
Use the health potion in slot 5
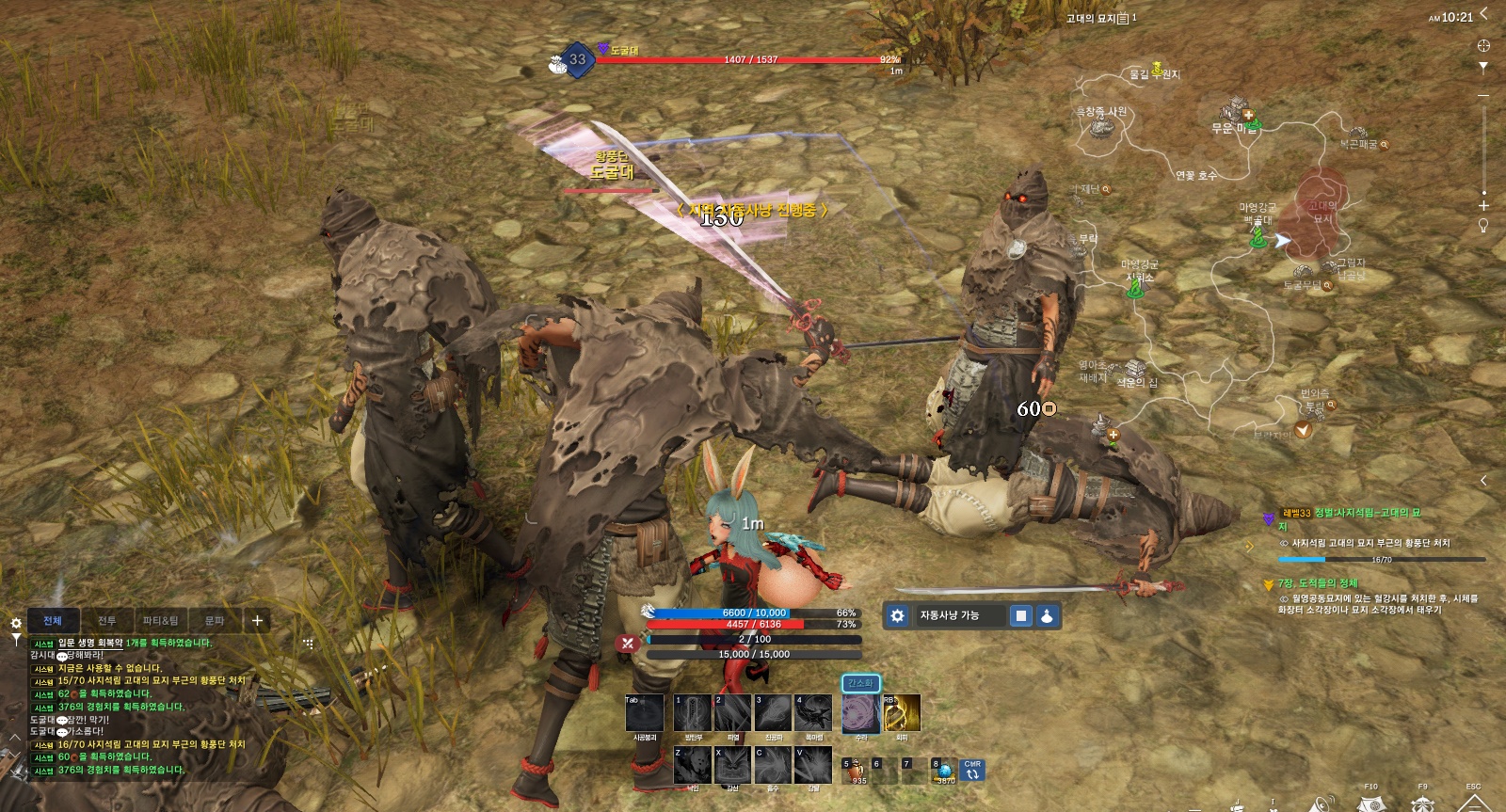(x=857, y=772)
